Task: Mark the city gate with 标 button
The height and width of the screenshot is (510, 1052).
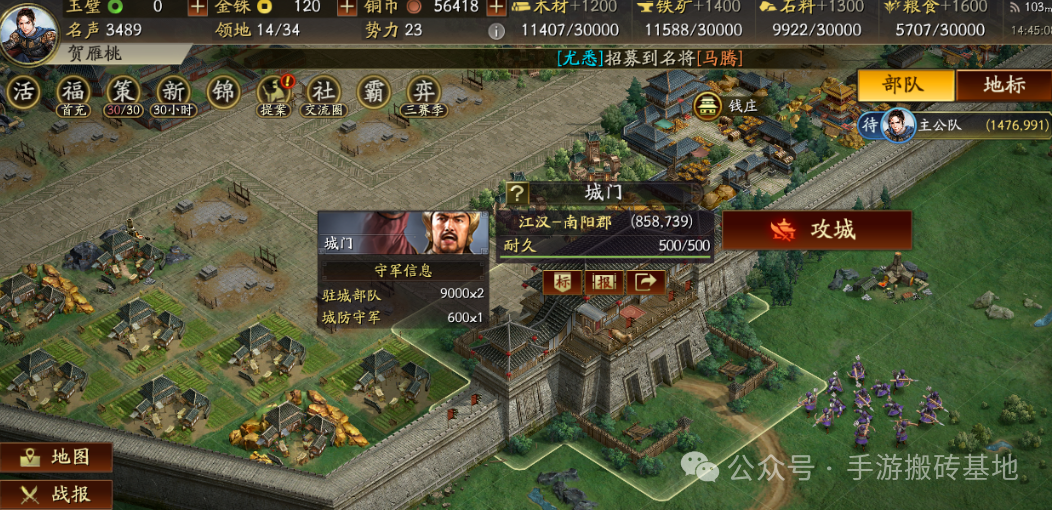Action: click(x=564, y=283)
